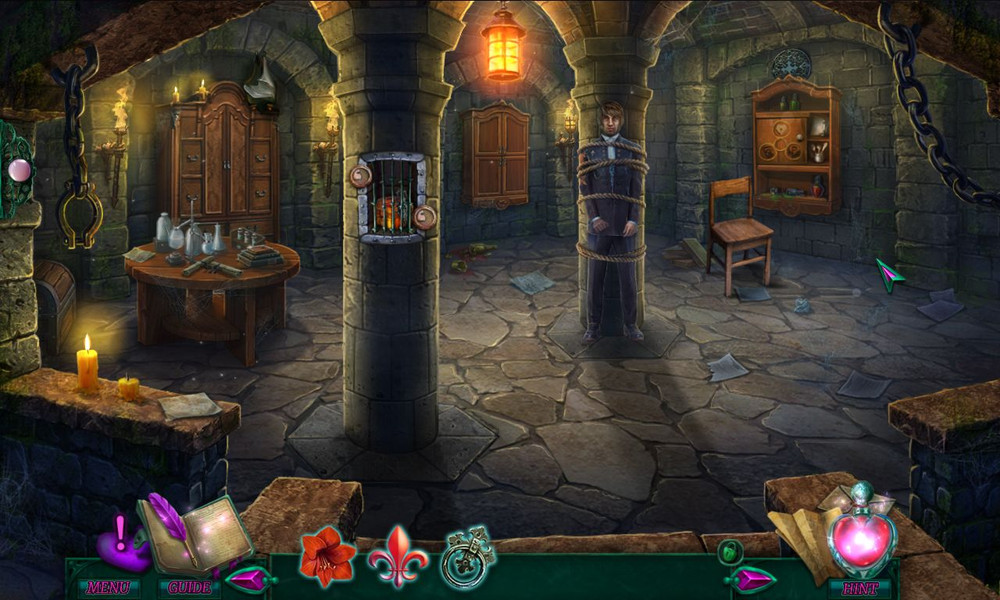1000x600 pixels.
Task: Use the Hint heart potion
Action: click(x=861, y=541)
